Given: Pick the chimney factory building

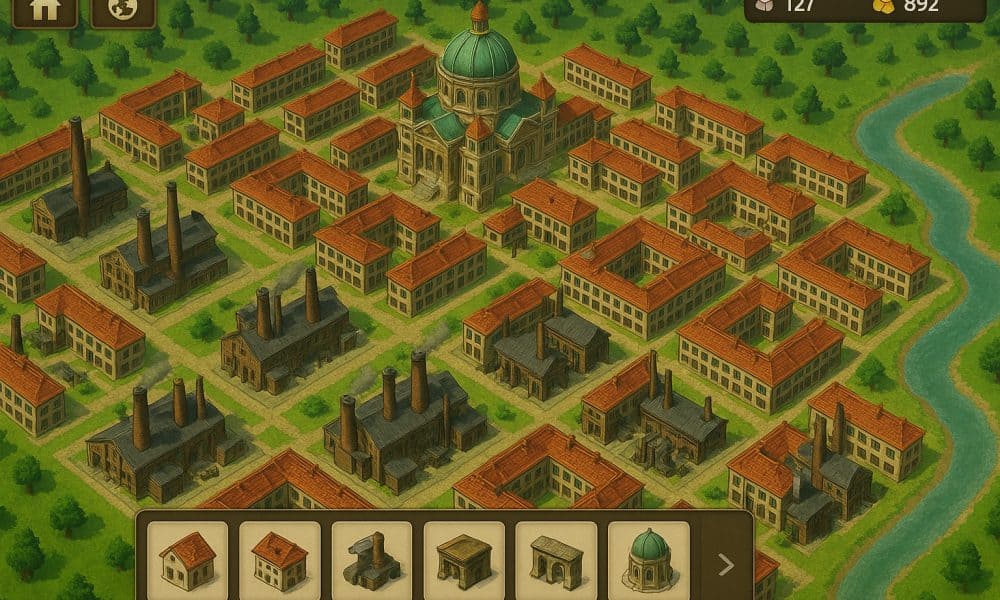Looking at the screenshot, I should pyautogui.click(x=372, y=558).
